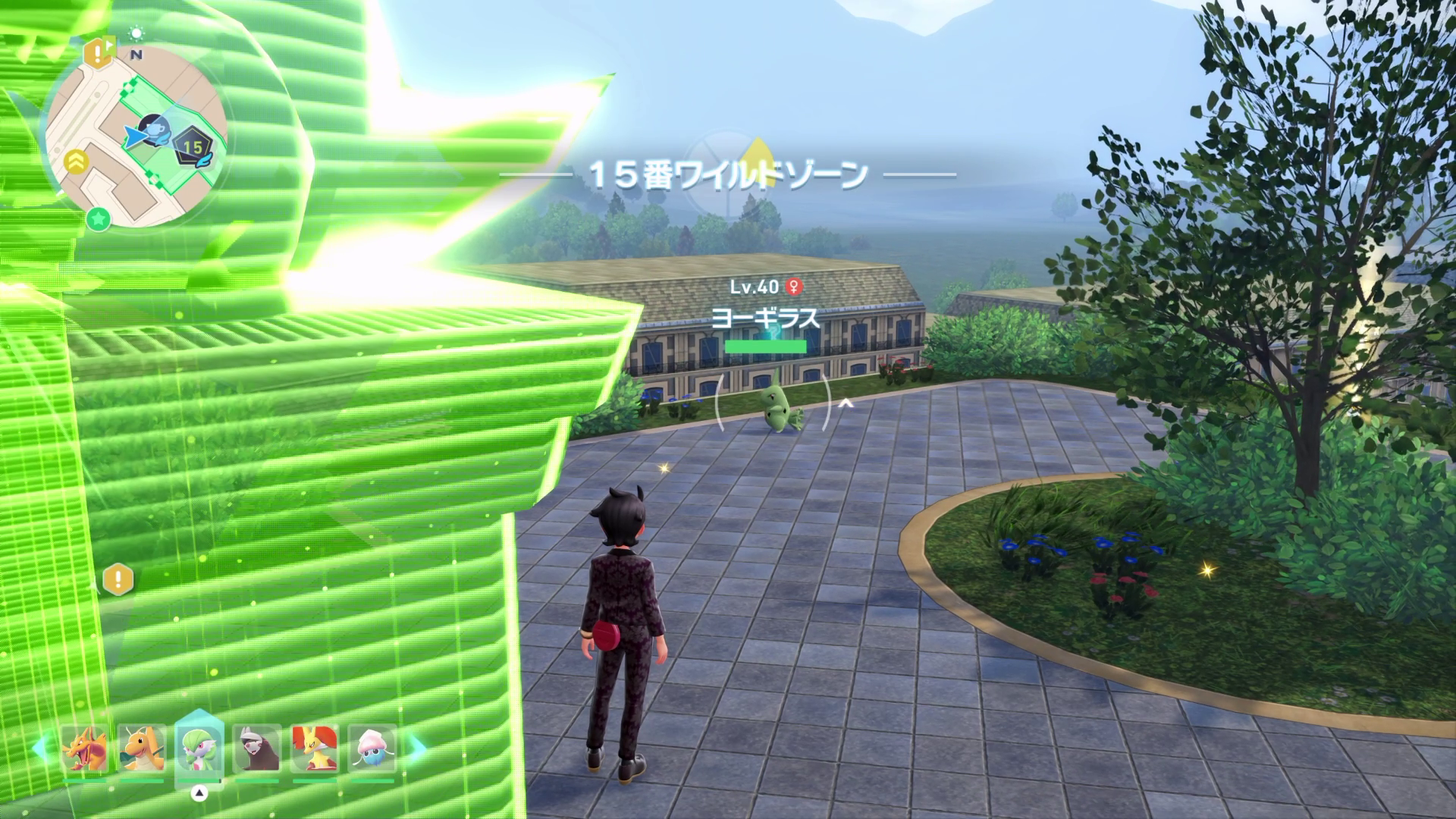Switch to Delphox in the party bar
1456x819 pixels.
tap(315, 751)
